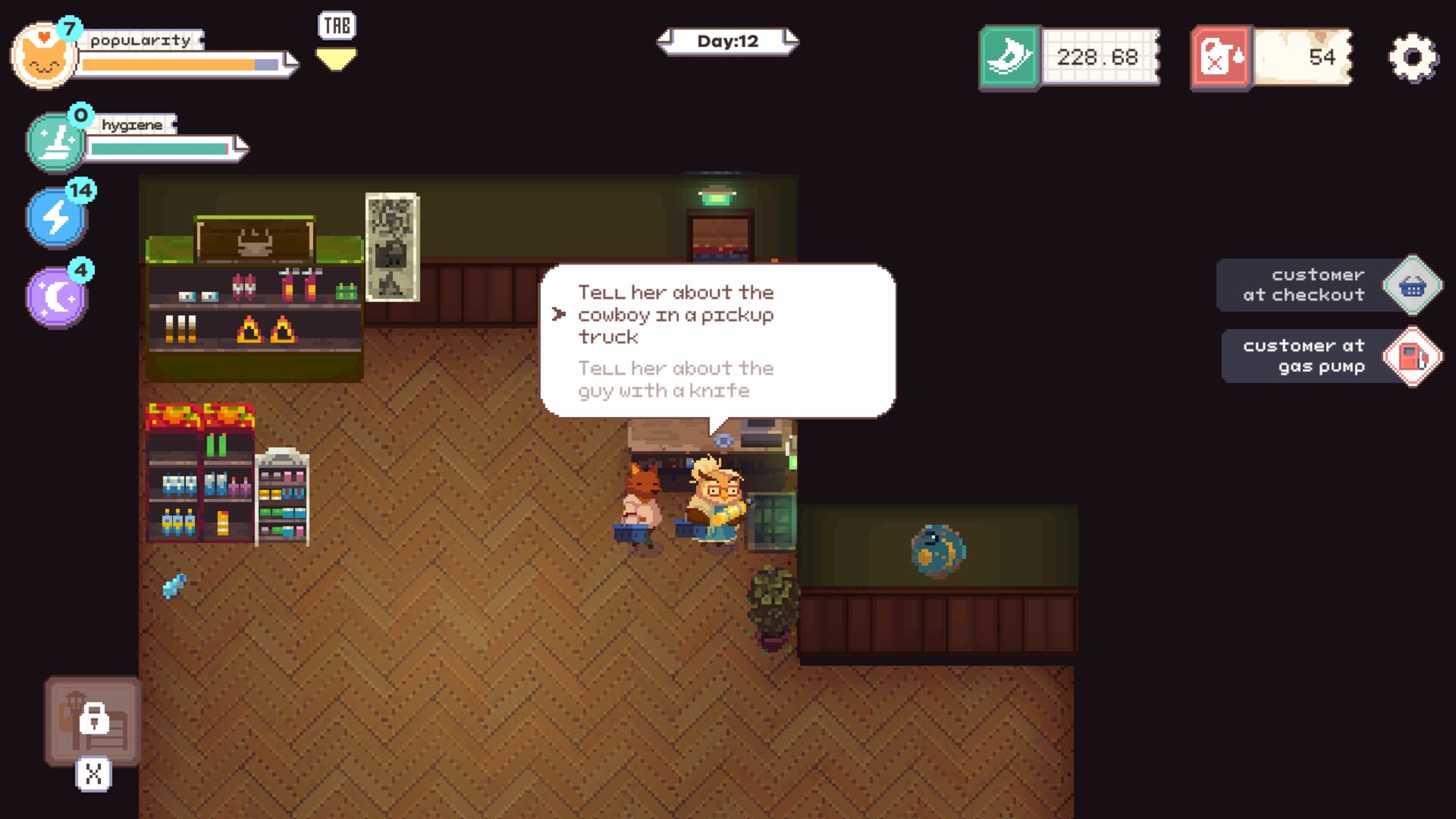Image resolution: width=1456 pixels, height=819 pixels.
Task: Select the locked item slot
Action: coord(93,721)
